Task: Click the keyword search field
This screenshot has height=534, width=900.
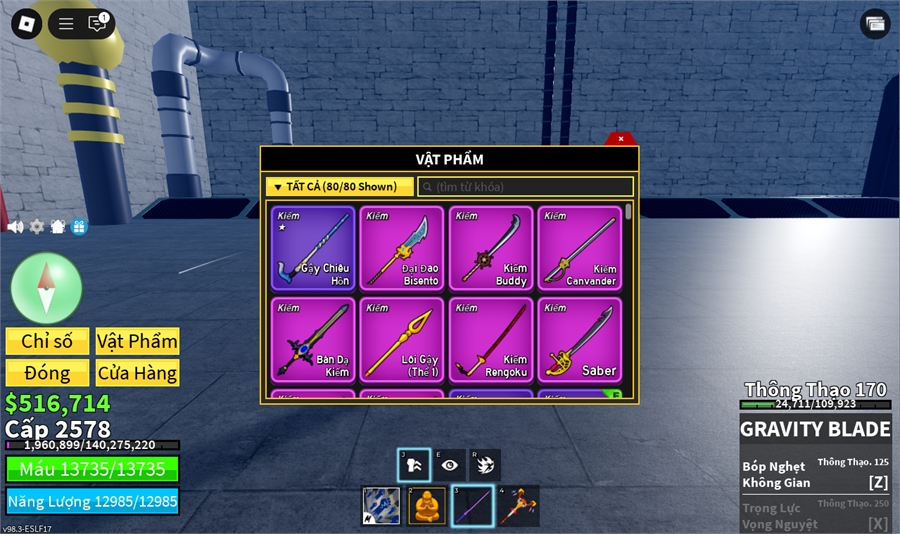Action: coord(526,187)
